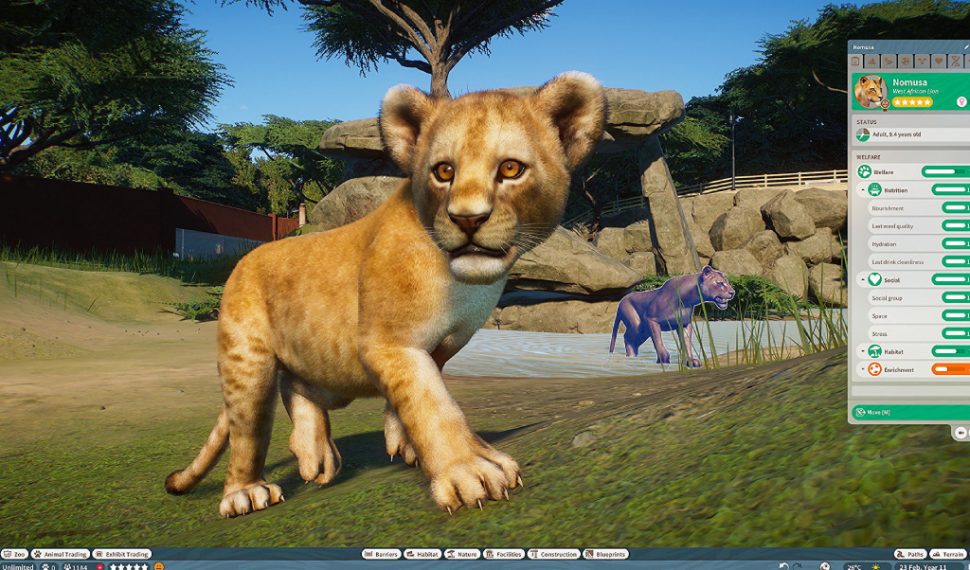
Task: Select the Barriers build tool
Action: [383, 554]
